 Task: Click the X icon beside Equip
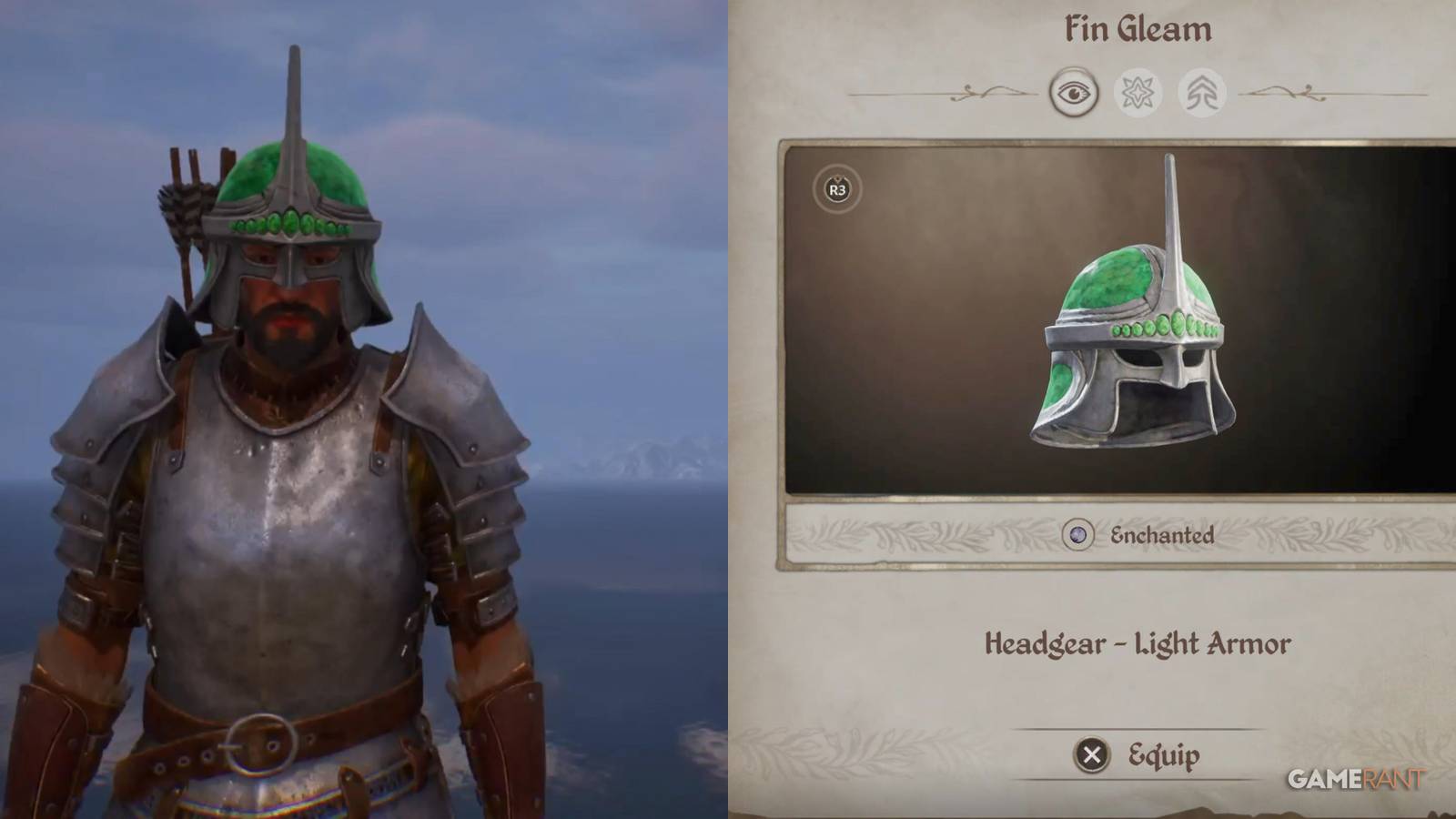point(1094,754)
